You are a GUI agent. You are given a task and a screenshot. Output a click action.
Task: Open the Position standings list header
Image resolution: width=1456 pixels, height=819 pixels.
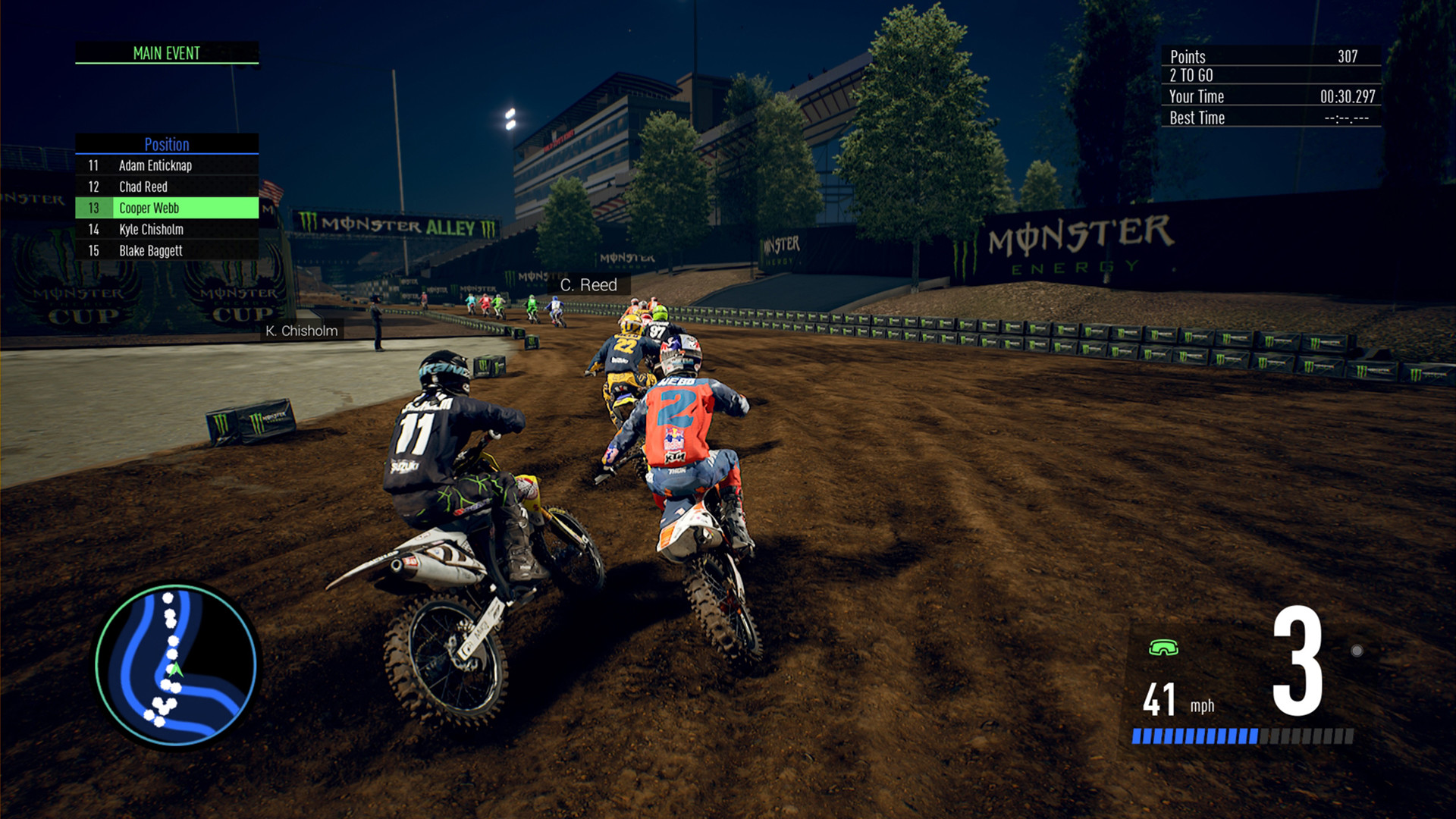click(167, 145)
